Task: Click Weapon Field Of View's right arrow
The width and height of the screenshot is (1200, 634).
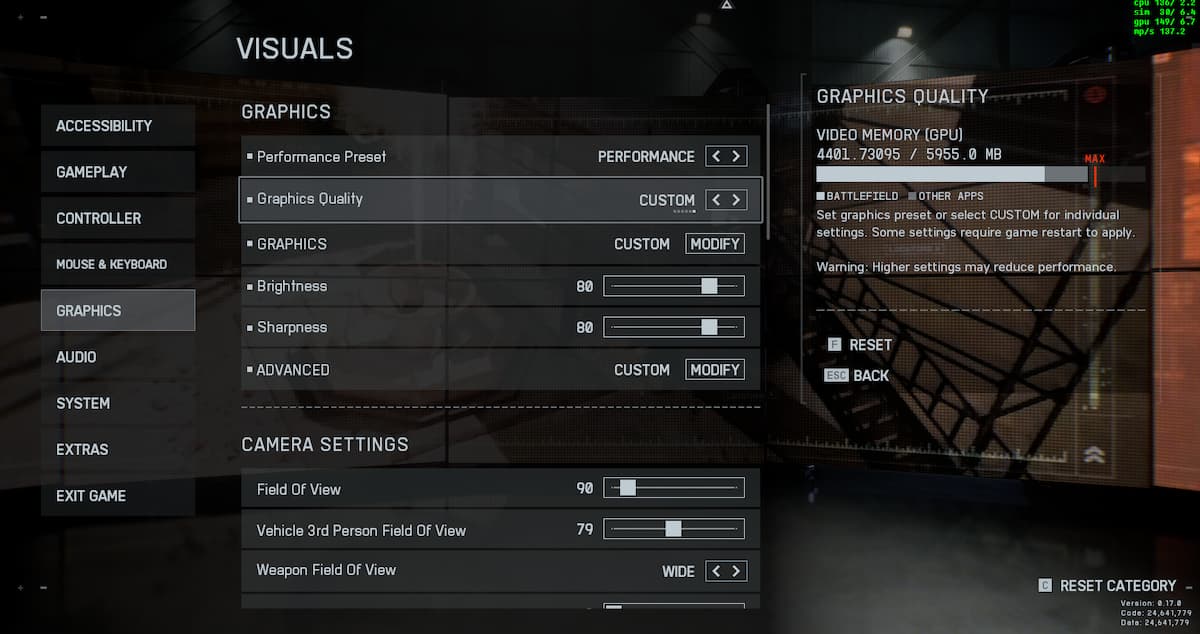Action: [x=737, y=571]
